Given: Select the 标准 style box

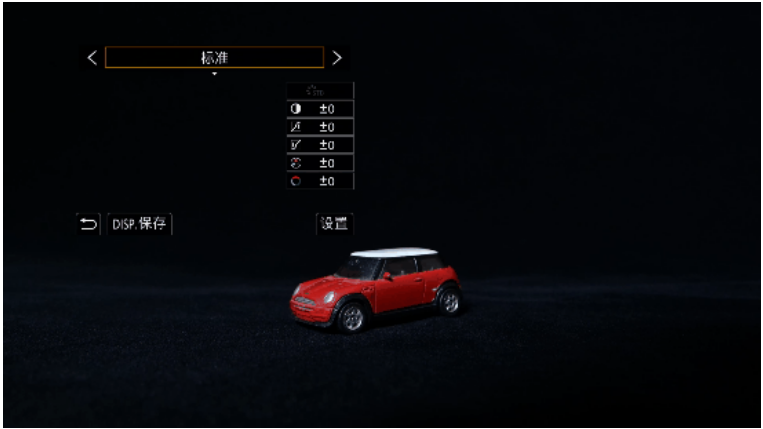Looking at the screenshot, I should tap(214, 58).
